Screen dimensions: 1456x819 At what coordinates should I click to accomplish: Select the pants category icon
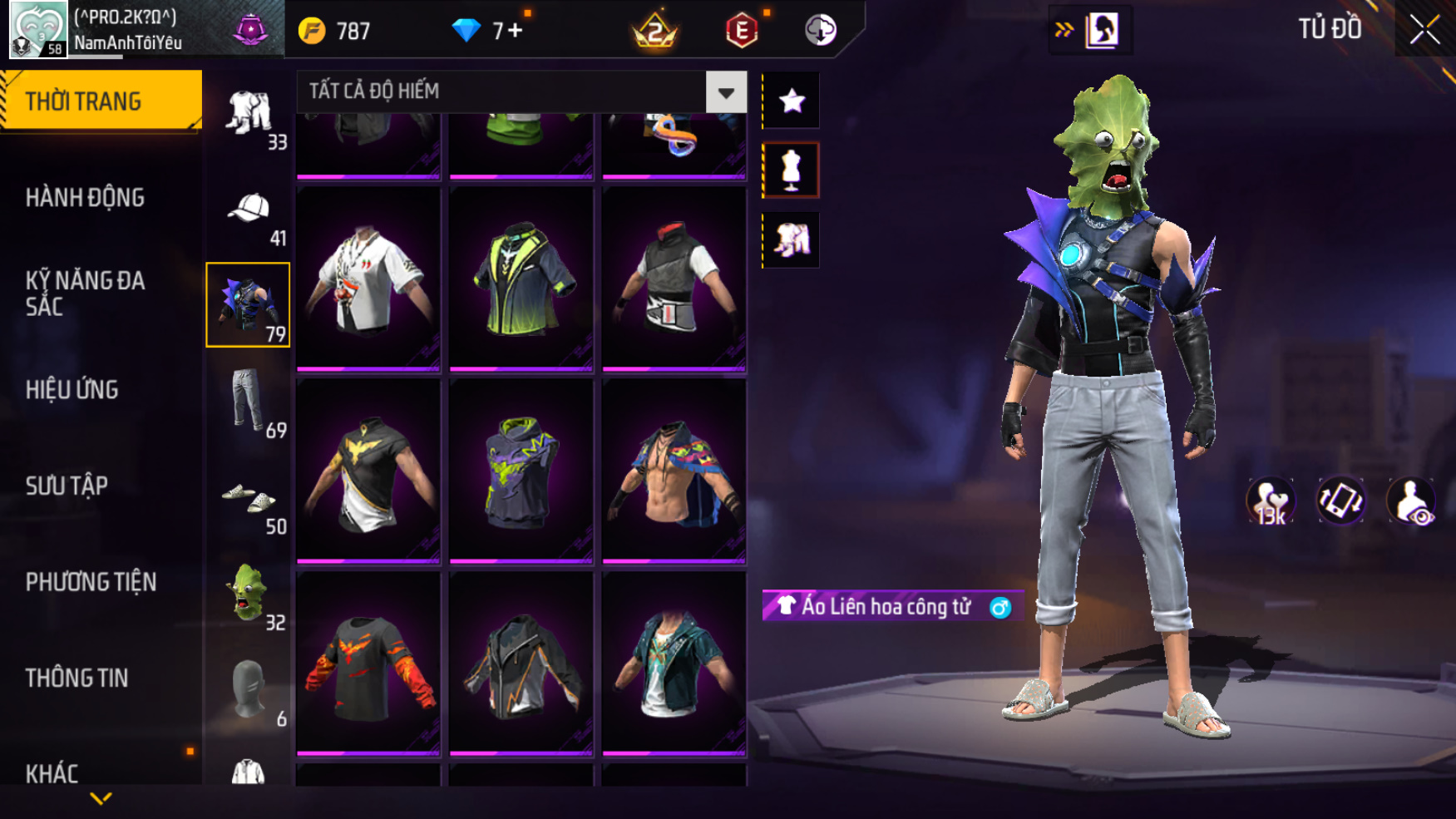[x=247, y=402]
